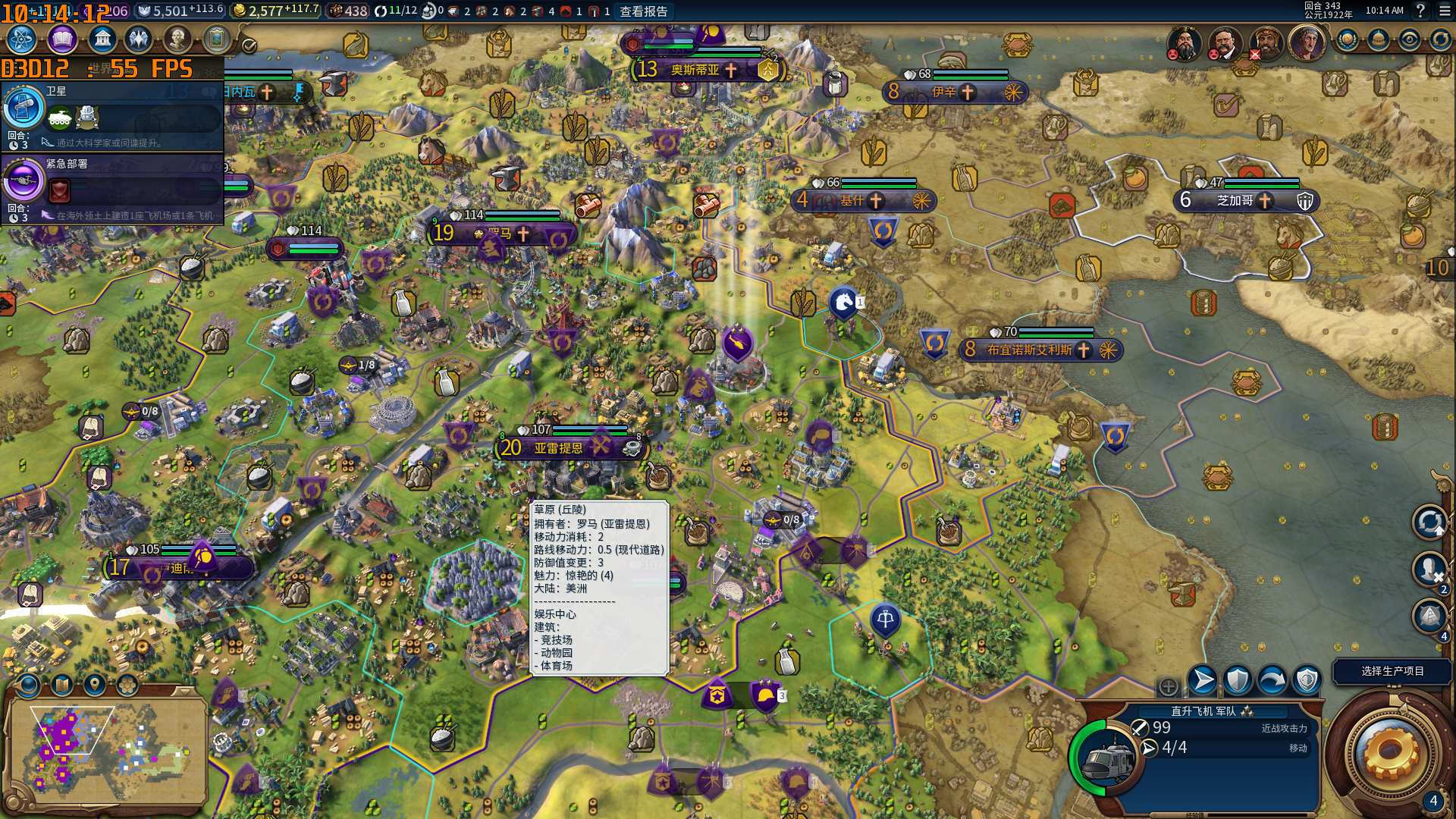The image size is (1456, 819).
Task: Click 查看报告 to view reports
Action: pyautogui.click(x=644, y=11)
